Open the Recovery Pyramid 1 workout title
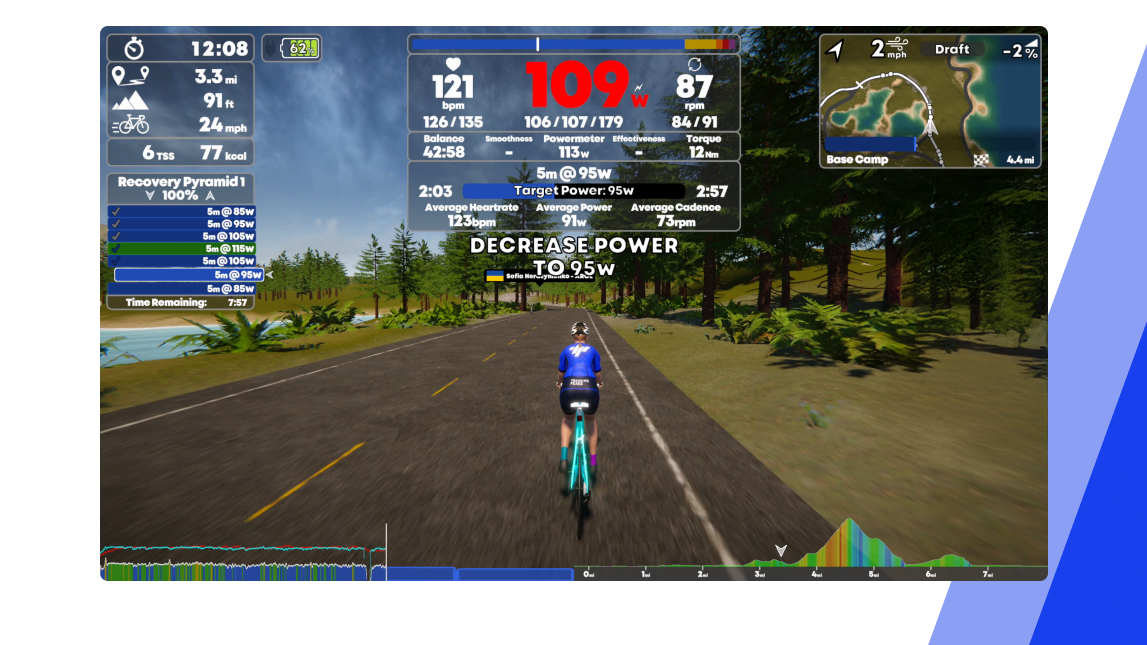 click(x=180, y=182)
